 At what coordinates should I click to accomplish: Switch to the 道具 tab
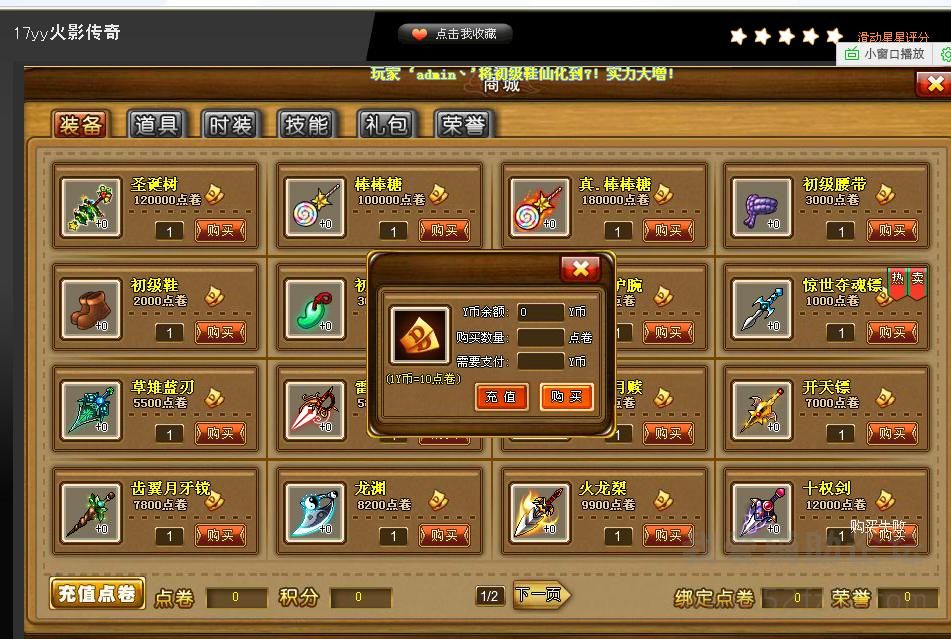click(x=156, y=124)
